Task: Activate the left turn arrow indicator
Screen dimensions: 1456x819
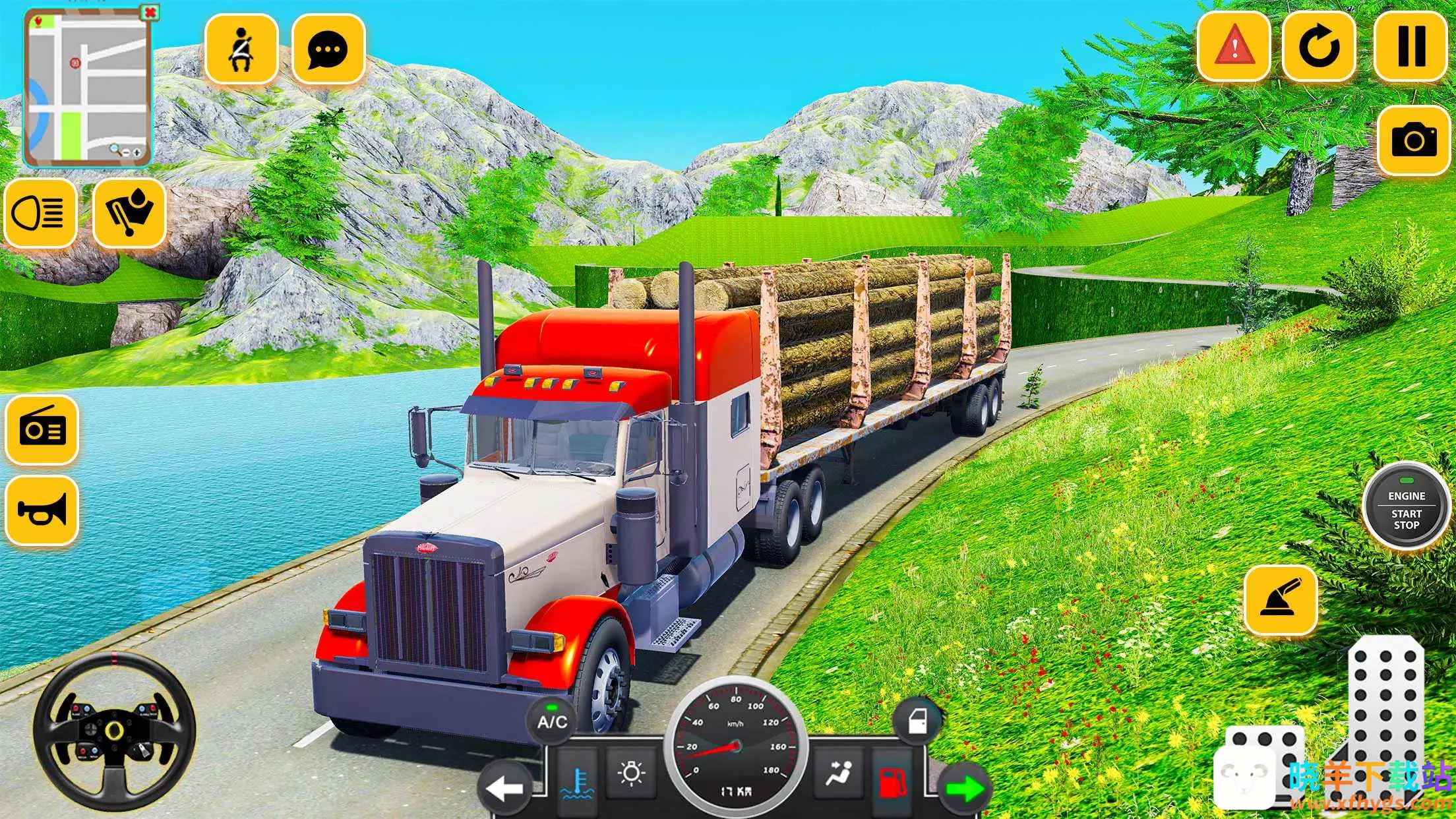Action: [x=505, y=788]
